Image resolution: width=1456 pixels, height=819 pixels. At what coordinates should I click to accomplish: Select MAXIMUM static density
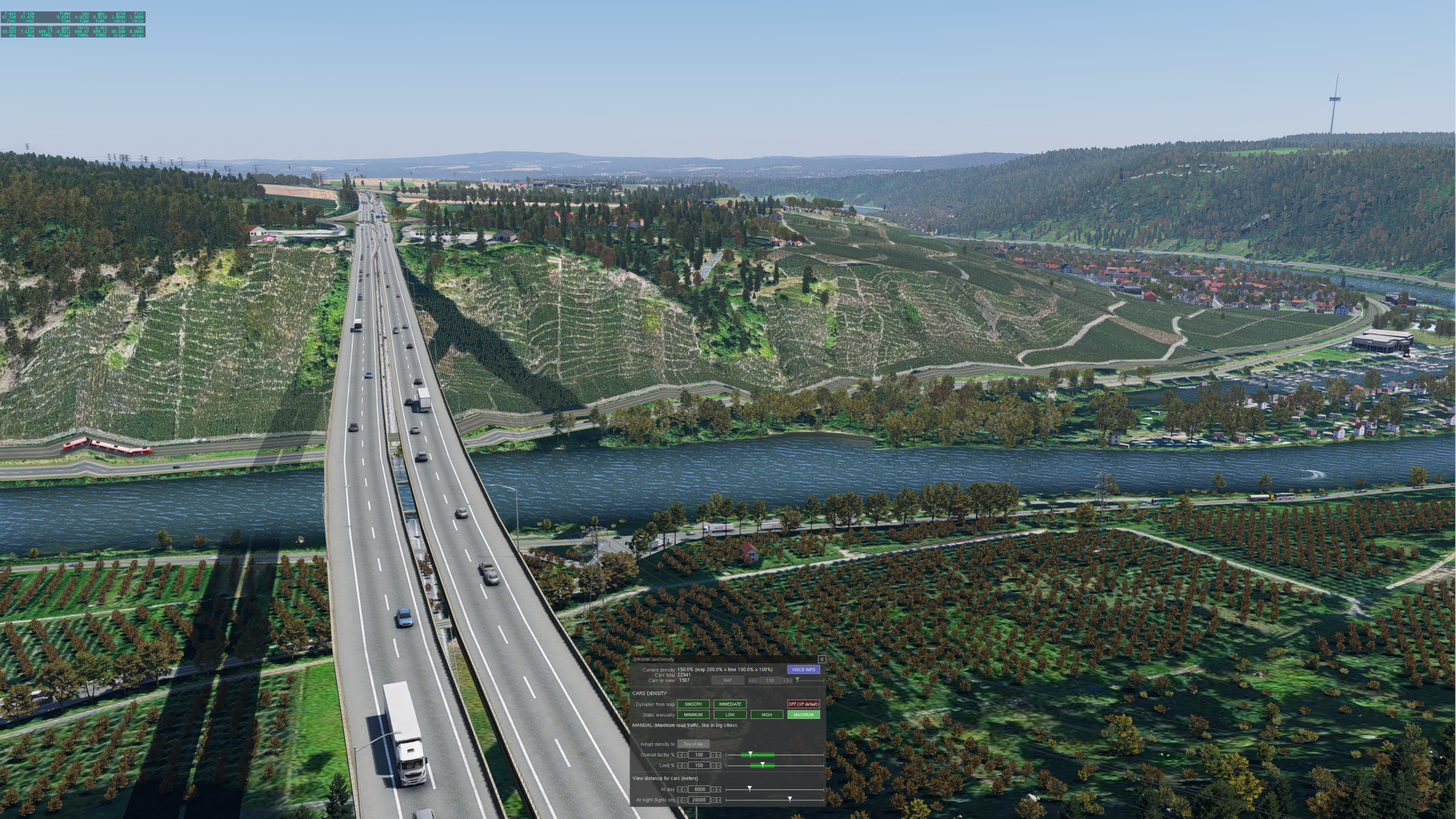coord(803,715)
